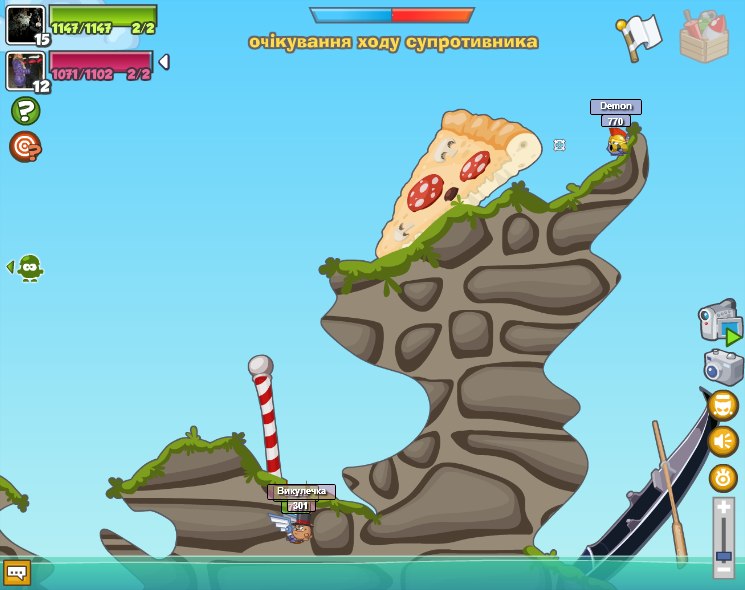Open the green question mark help
Image resolution: width=745 pixels, height=590 pixels.
25,110
